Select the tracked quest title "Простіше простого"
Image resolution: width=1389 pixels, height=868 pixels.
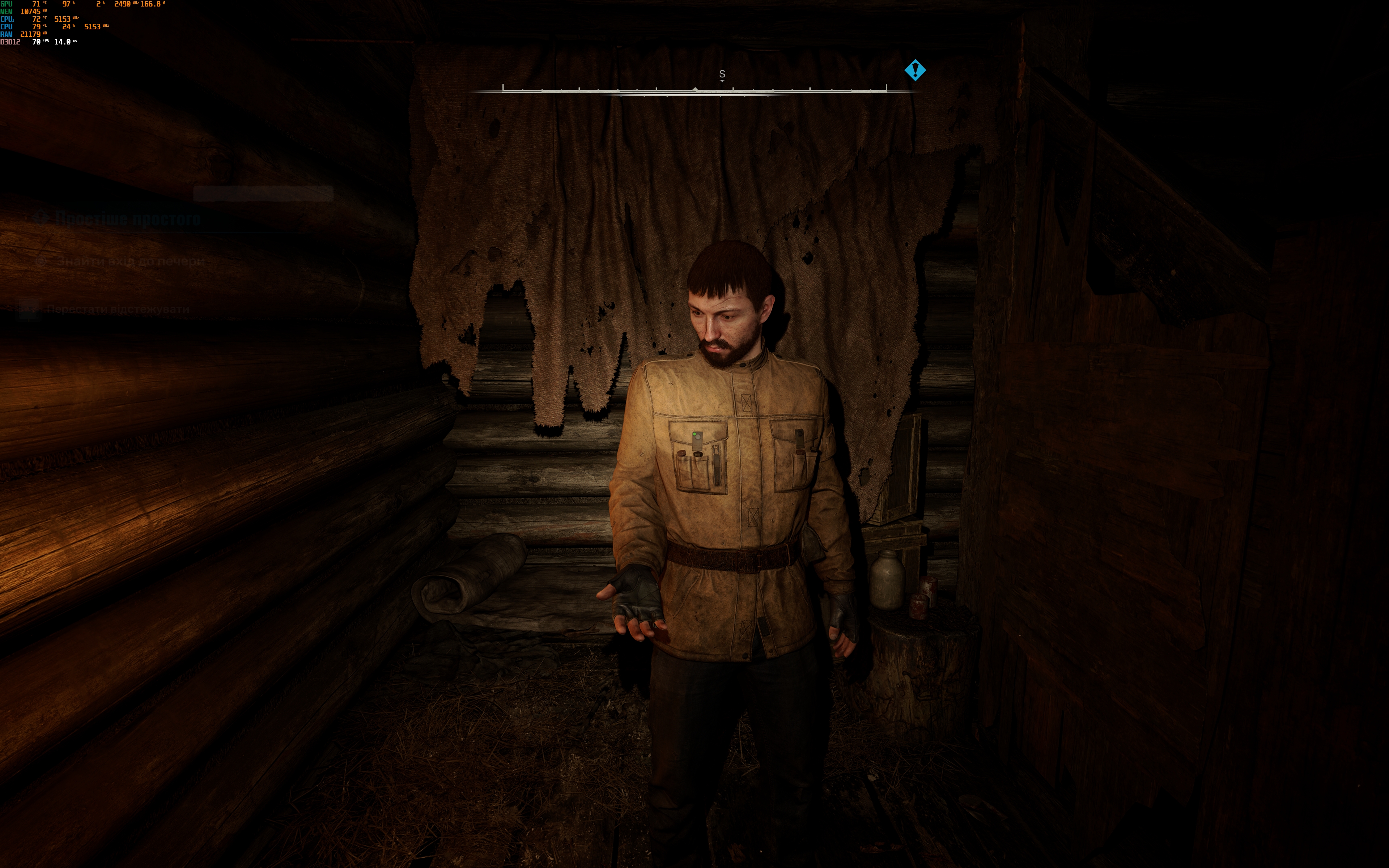127,219
